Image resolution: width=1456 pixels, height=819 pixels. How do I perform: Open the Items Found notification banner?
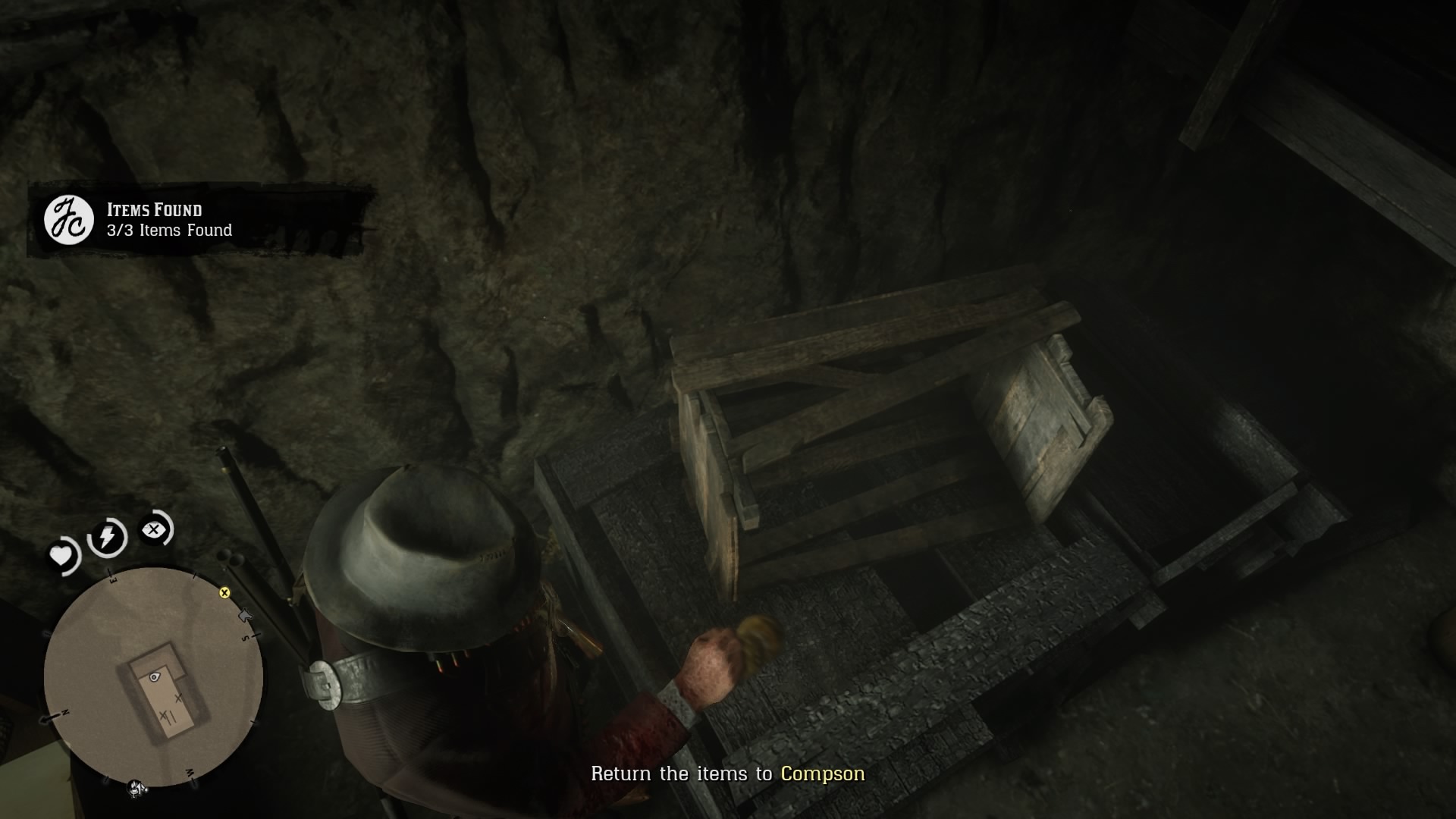205,220
